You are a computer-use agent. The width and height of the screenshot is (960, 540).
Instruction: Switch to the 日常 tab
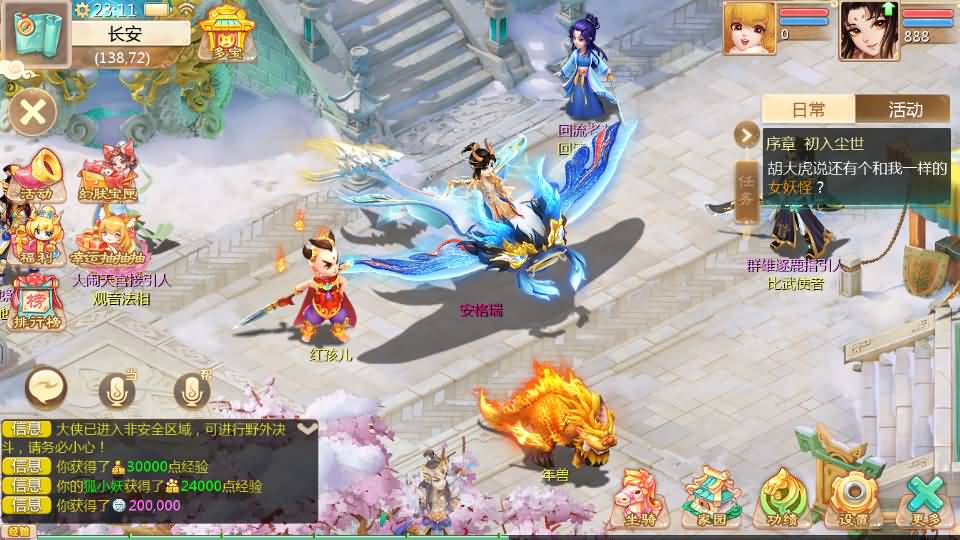coord(809,109)
